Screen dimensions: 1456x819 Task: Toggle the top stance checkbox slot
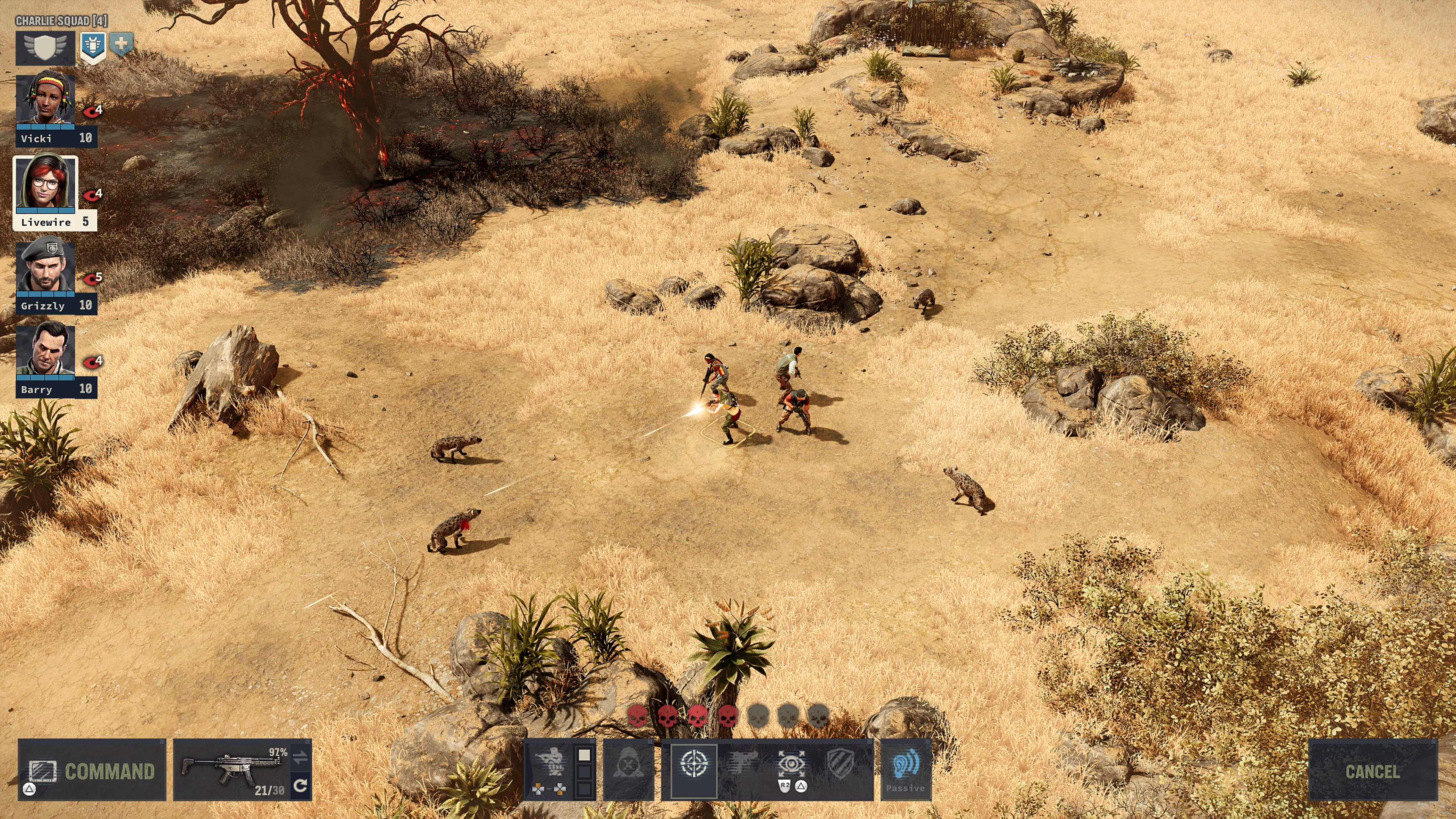pyautogui.click(x=584, y=755)
